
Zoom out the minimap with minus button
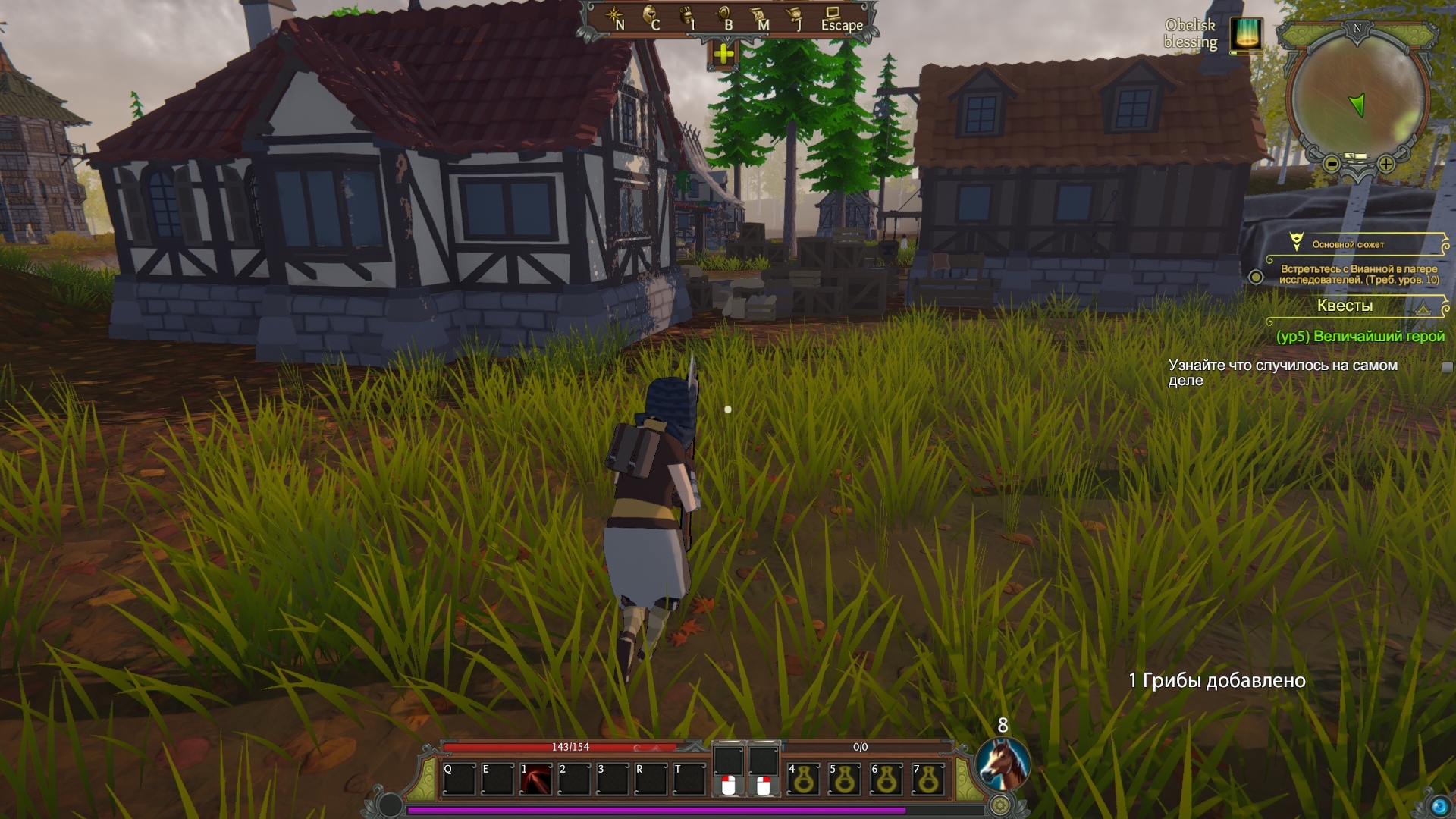1332,164
